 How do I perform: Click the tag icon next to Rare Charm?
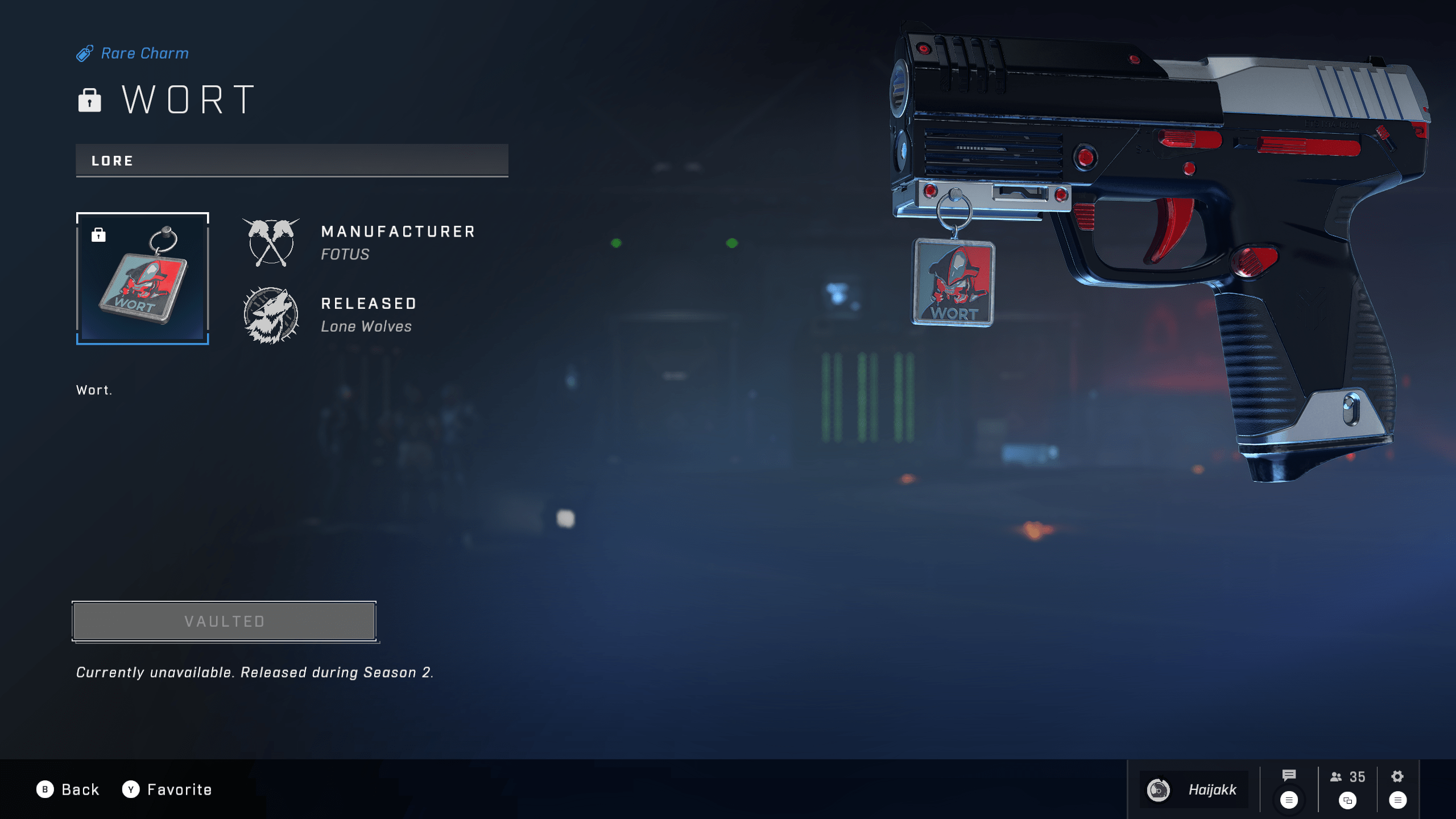[x=85, y=53]
